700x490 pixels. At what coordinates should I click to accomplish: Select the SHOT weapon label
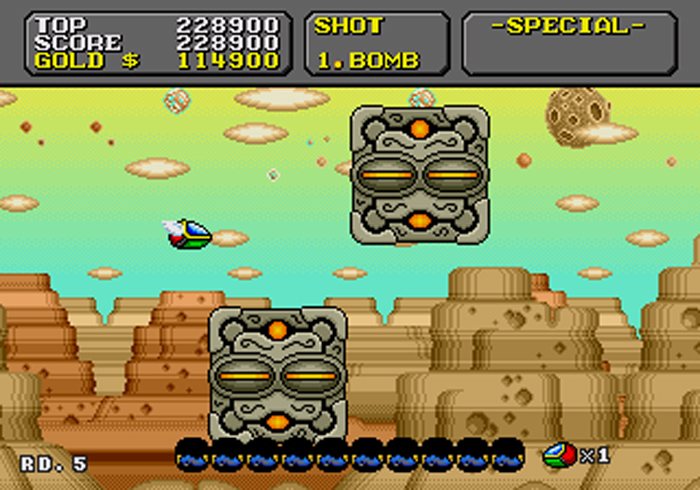pyautogui.click(x=349, y=26)
